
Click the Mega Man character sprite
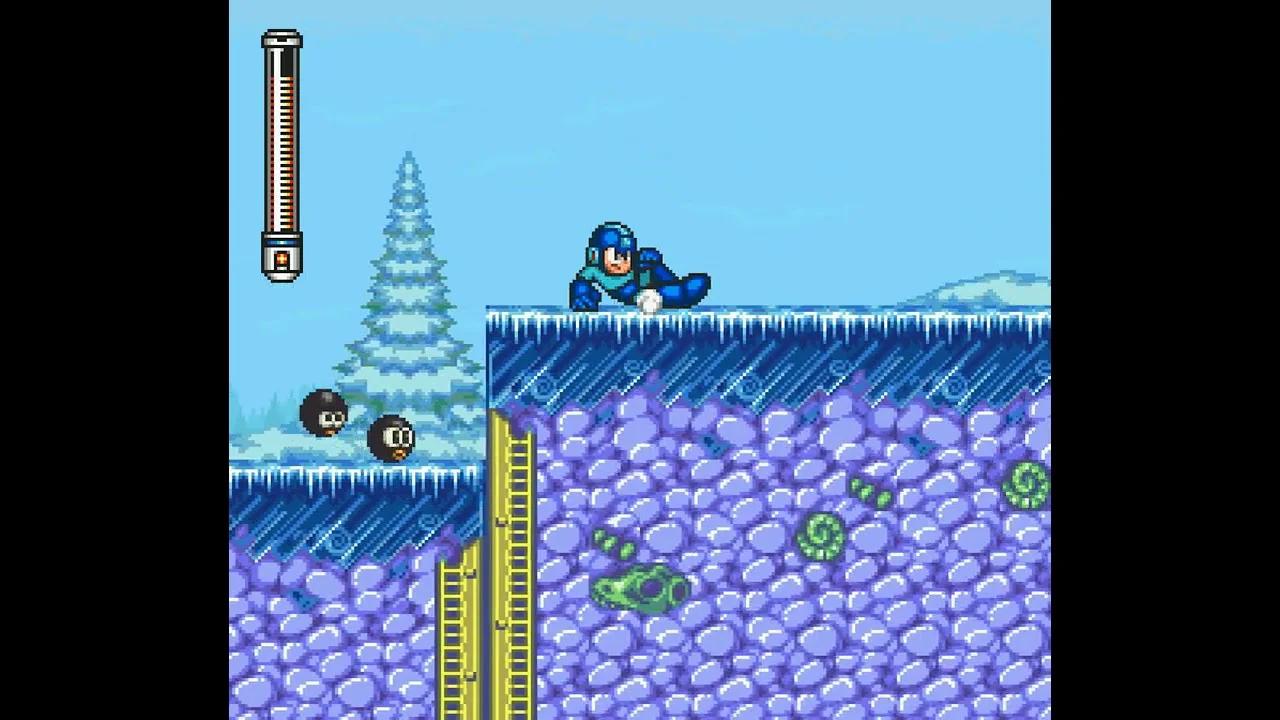630,265
